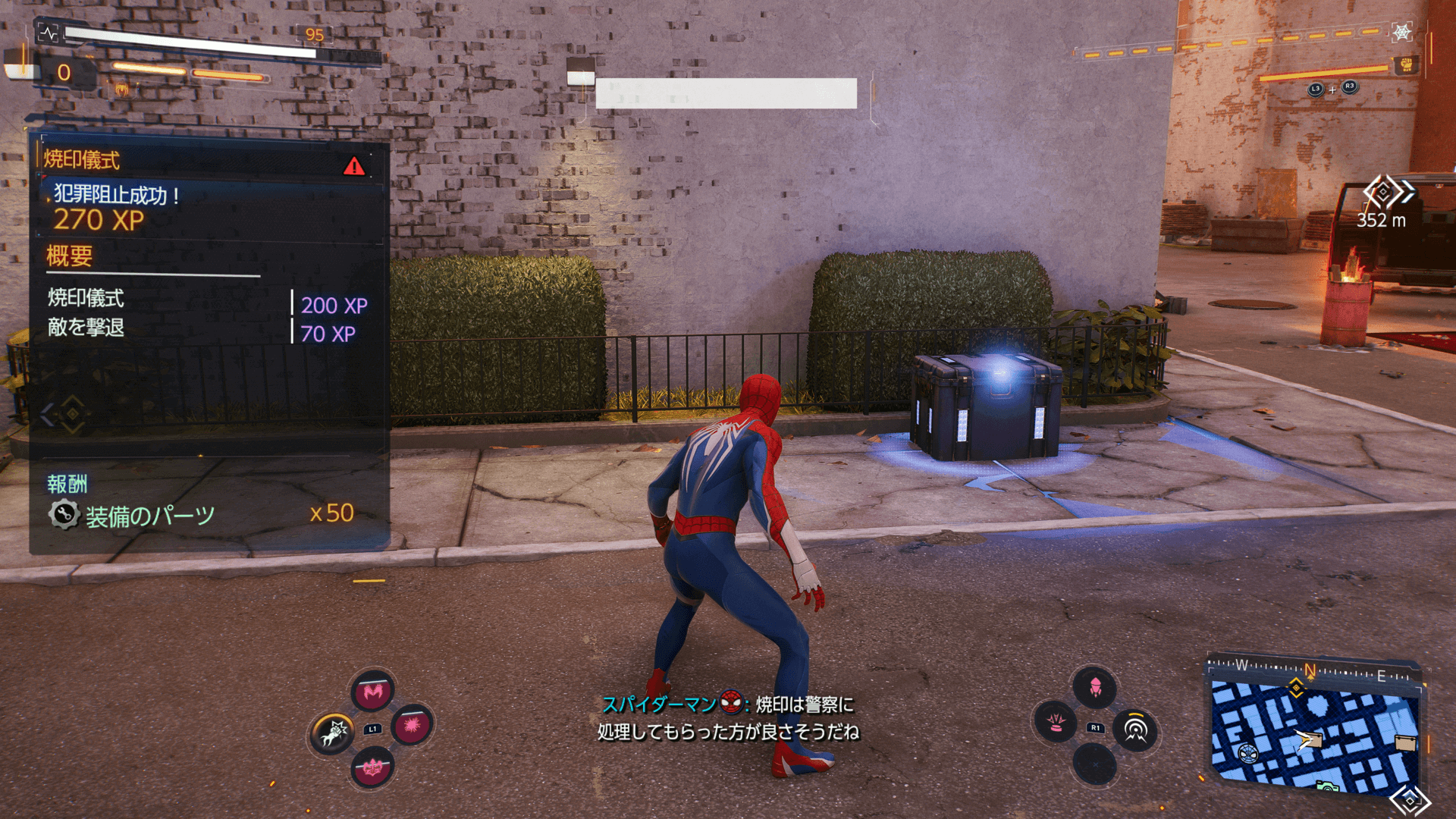1456x819 pixels.
Task: Click the heartbeat health icon
Action: click(49, 33)
